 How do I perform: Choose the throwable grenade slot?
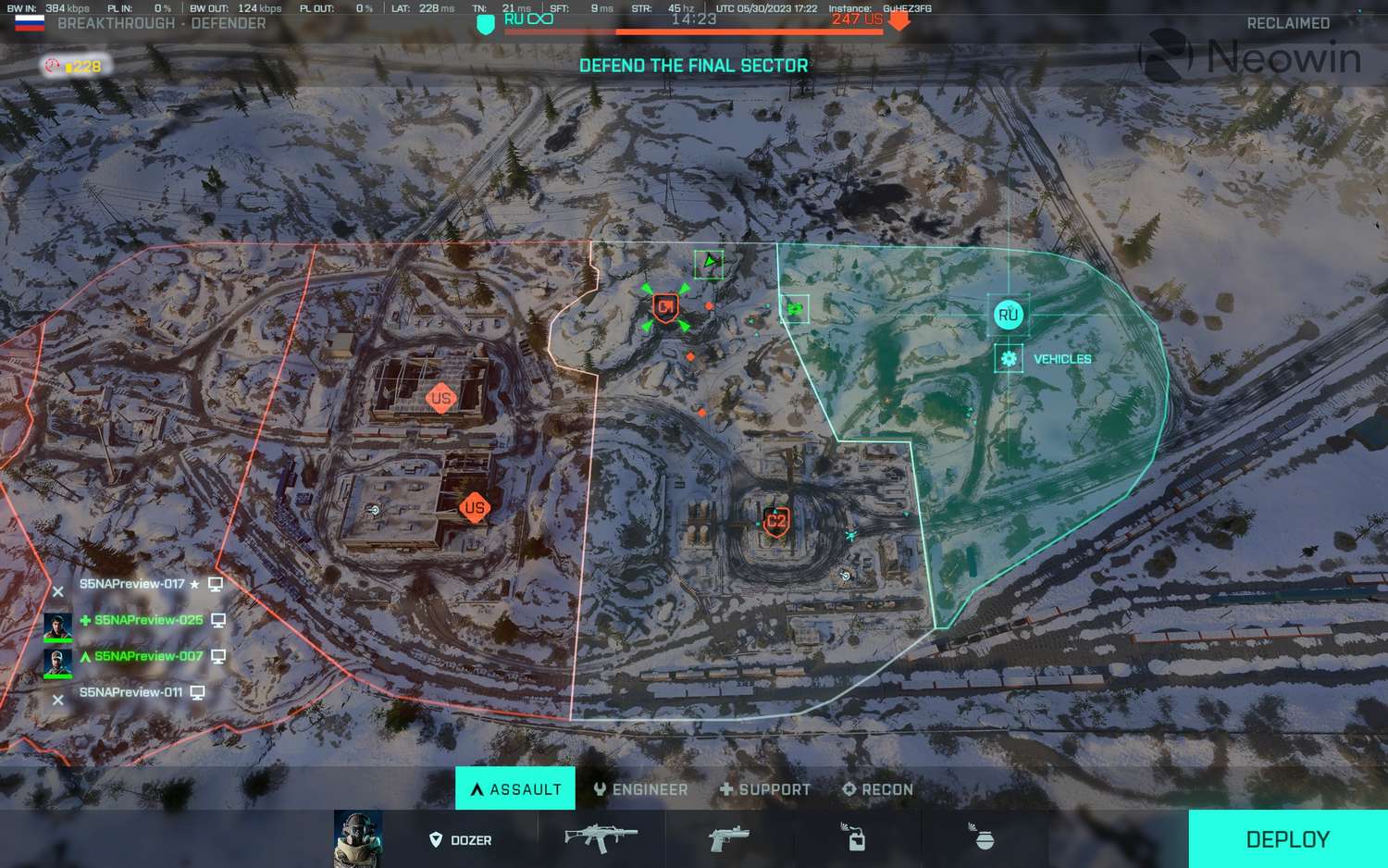983,837
